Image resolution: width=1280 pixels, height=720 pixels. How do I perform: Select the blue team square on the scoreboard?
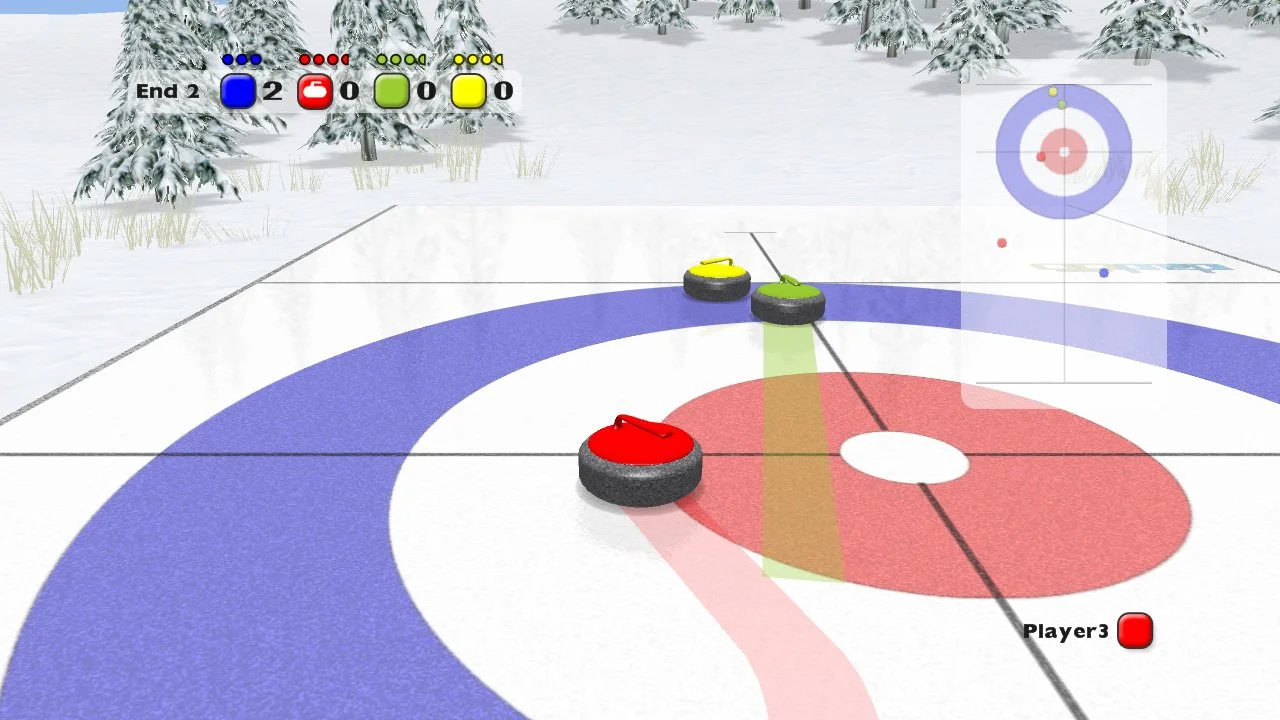(x=238, y=91)
